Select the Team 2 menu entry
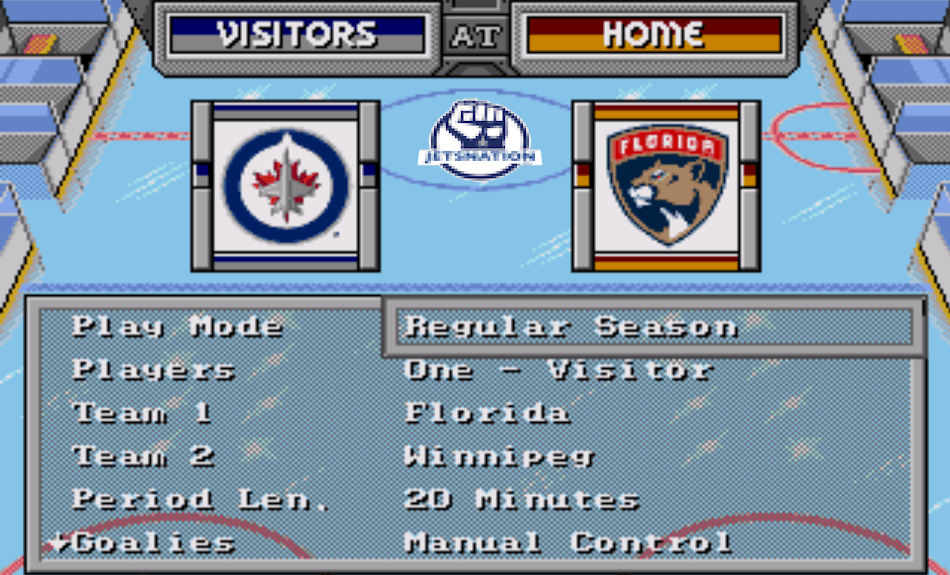The height and width of the screenshot is (575, 950). (143, 457)
